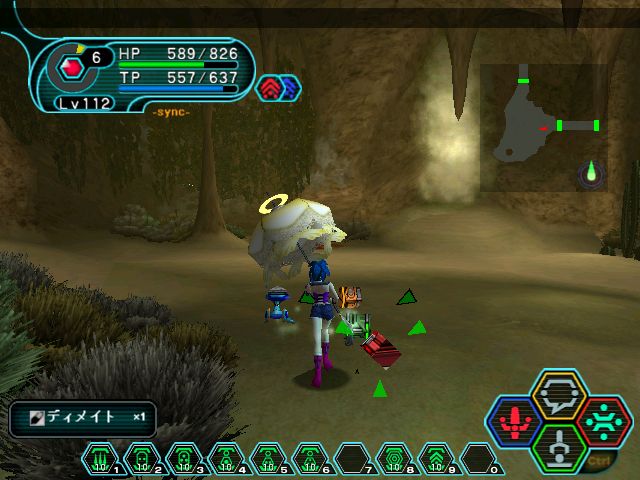Activate the octagon icon in slot 8

(395, 458)
